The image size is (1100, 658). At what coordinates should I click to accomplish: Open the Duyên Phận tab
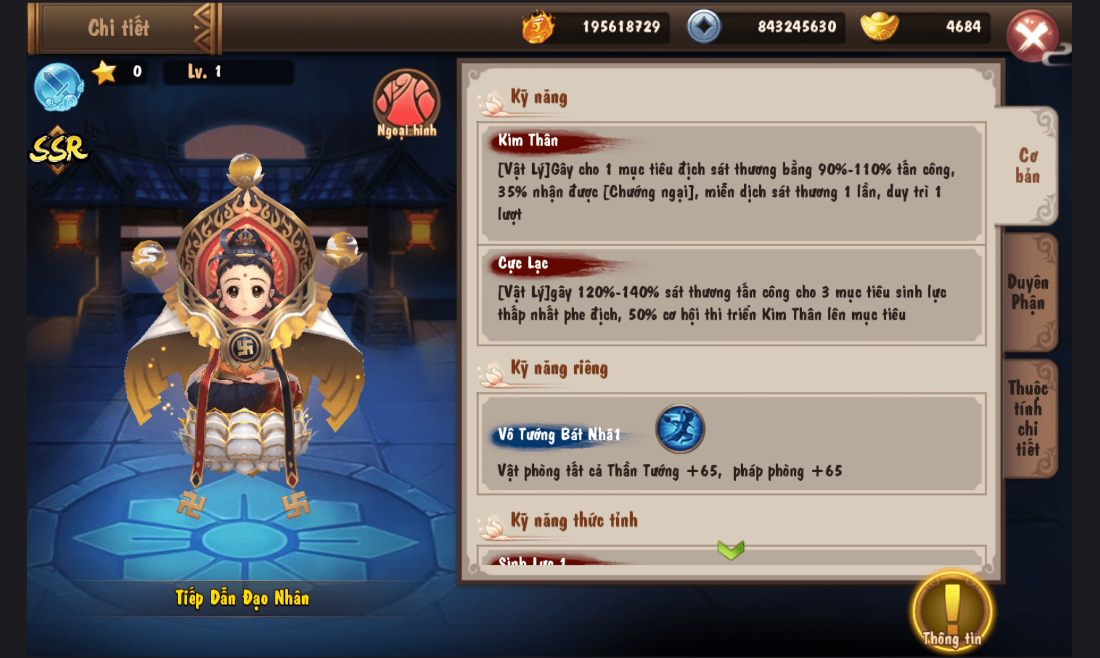click(1027, 292)
